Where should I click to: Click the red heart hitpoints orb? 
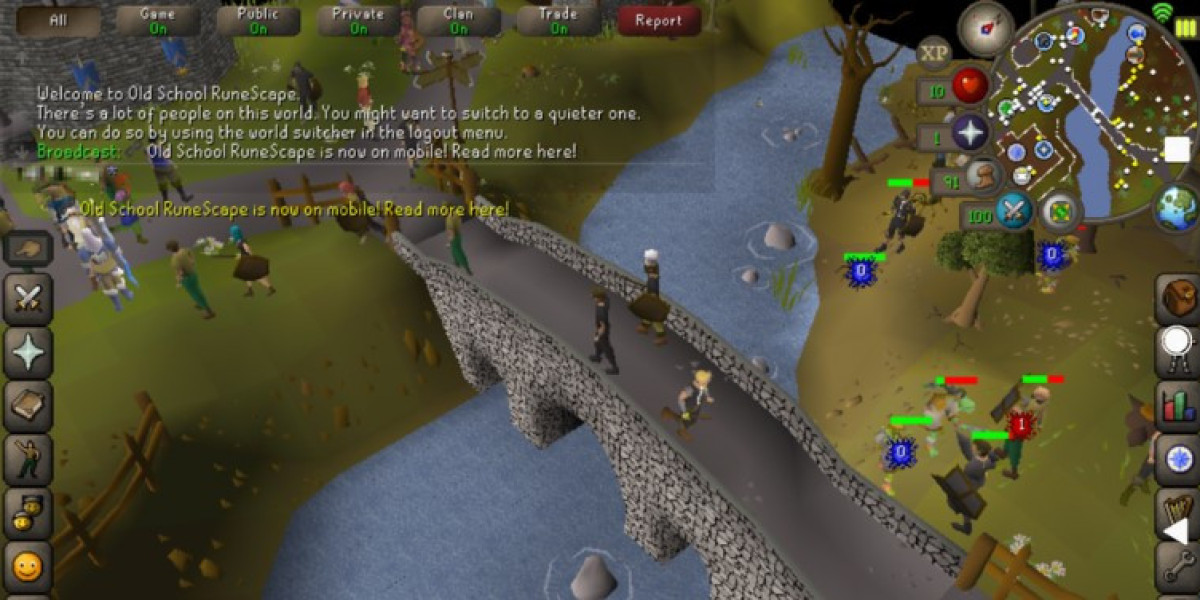click(969, 87)
